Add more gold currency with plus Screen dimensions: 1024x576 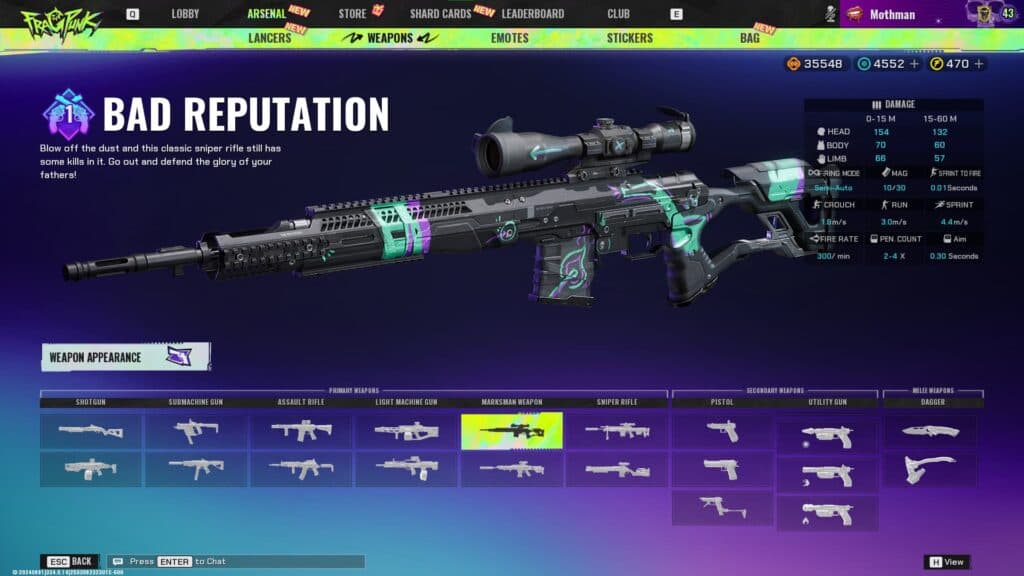(x=979, y=64)
